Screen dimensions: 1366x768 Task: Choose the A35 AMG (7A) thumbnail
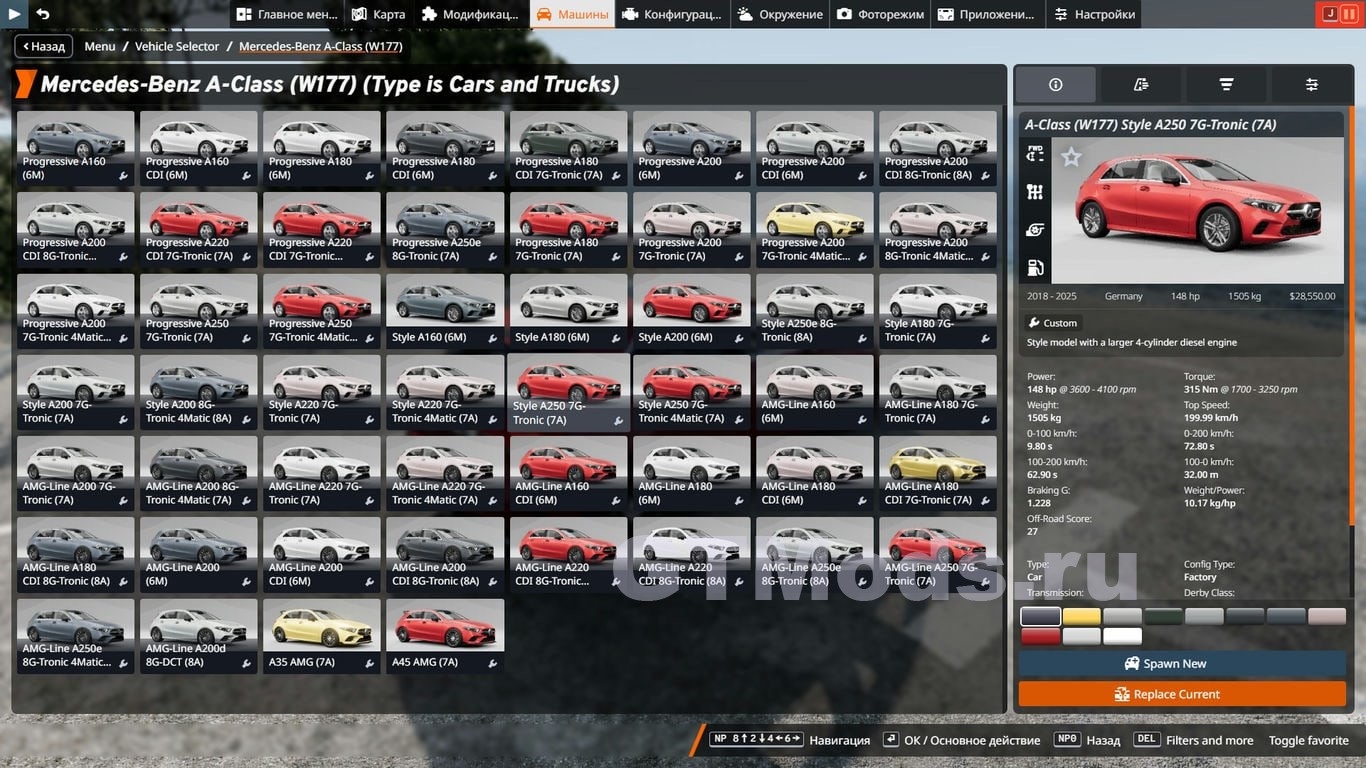click(x=322, y=635)
